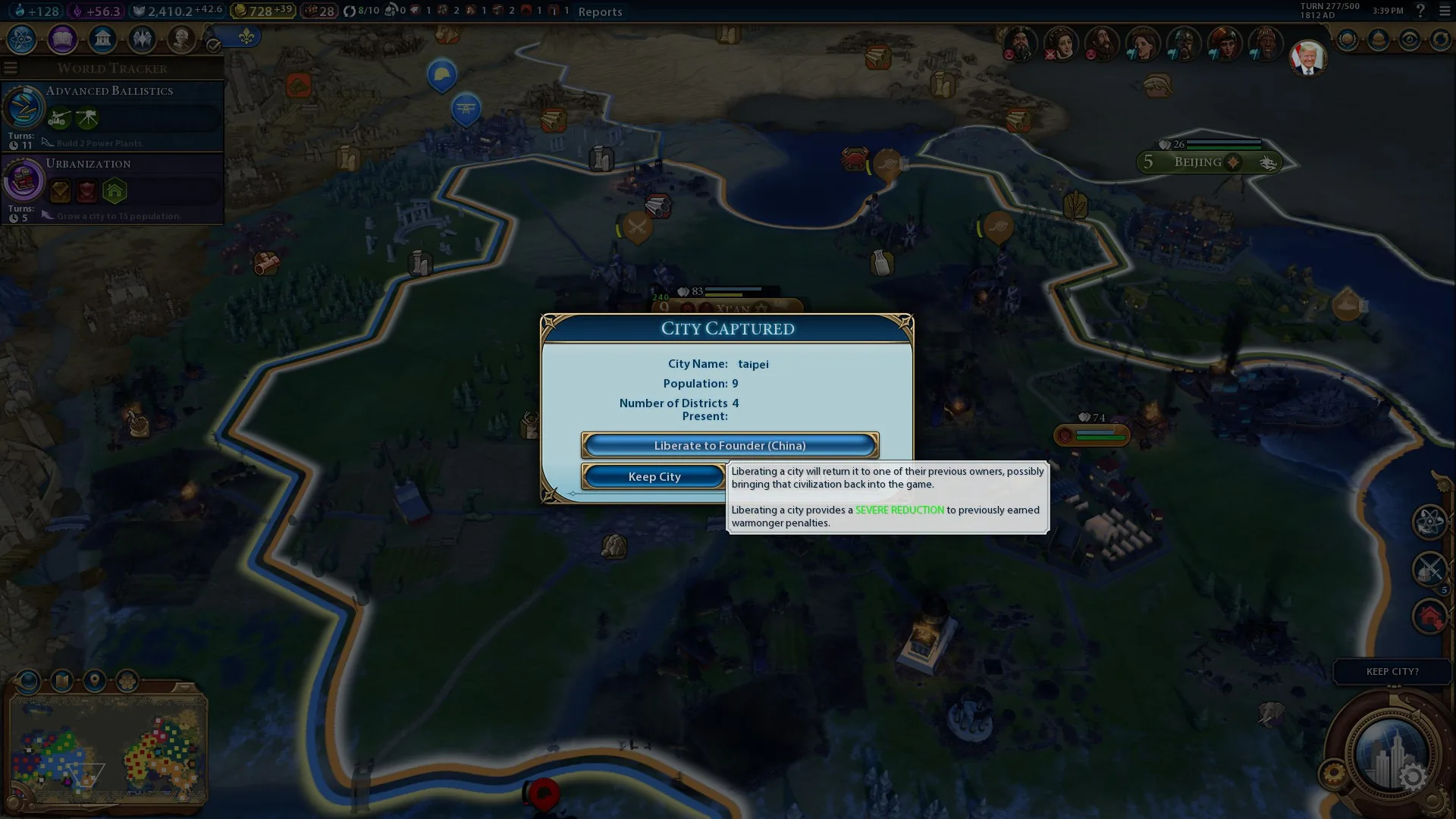Open the technology tree atom icon
The image size is (1456, 819).
(x=22, y=39)
